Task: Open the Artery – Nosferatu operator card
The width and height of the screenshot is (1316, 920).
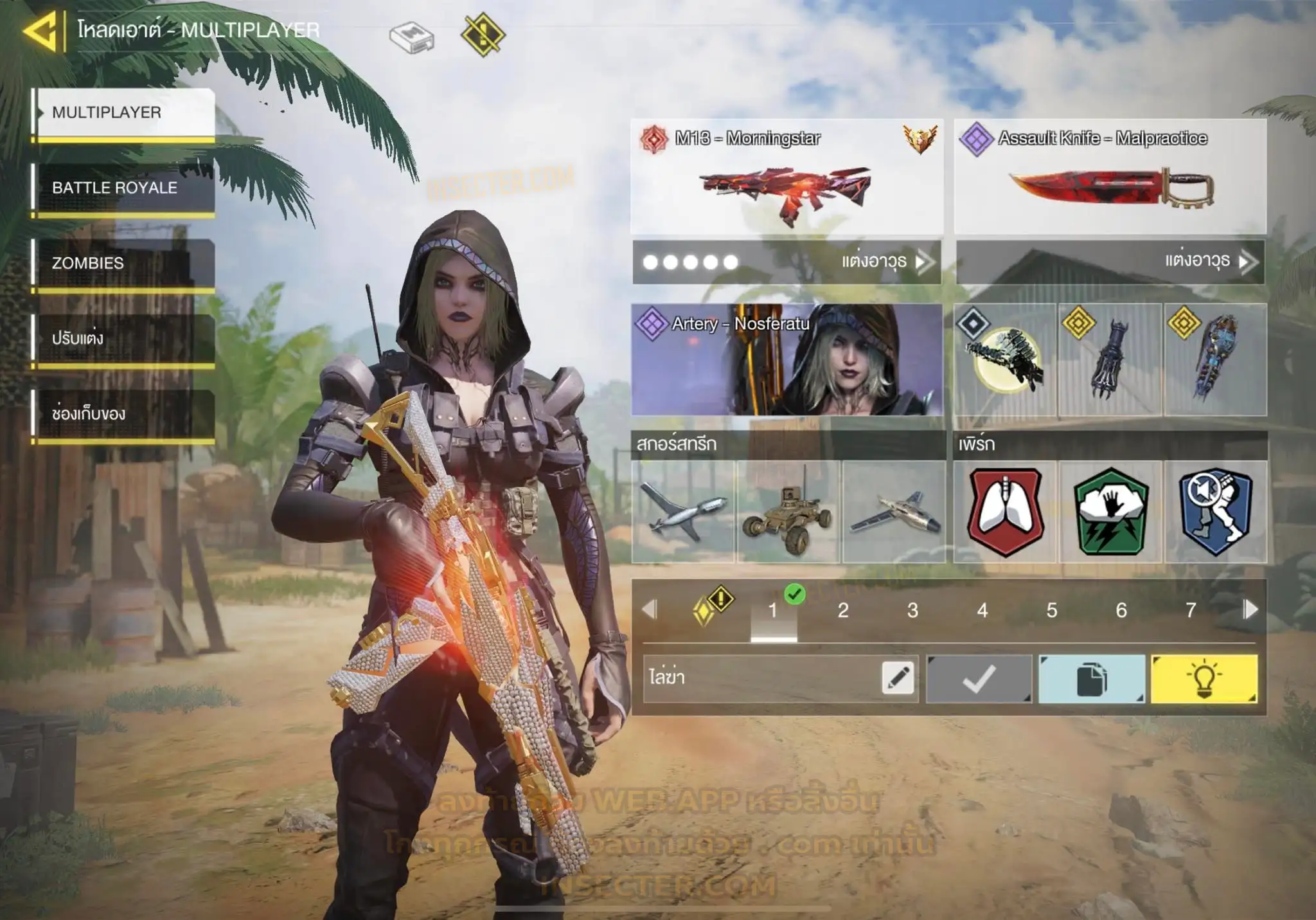Action: (787, 359)
